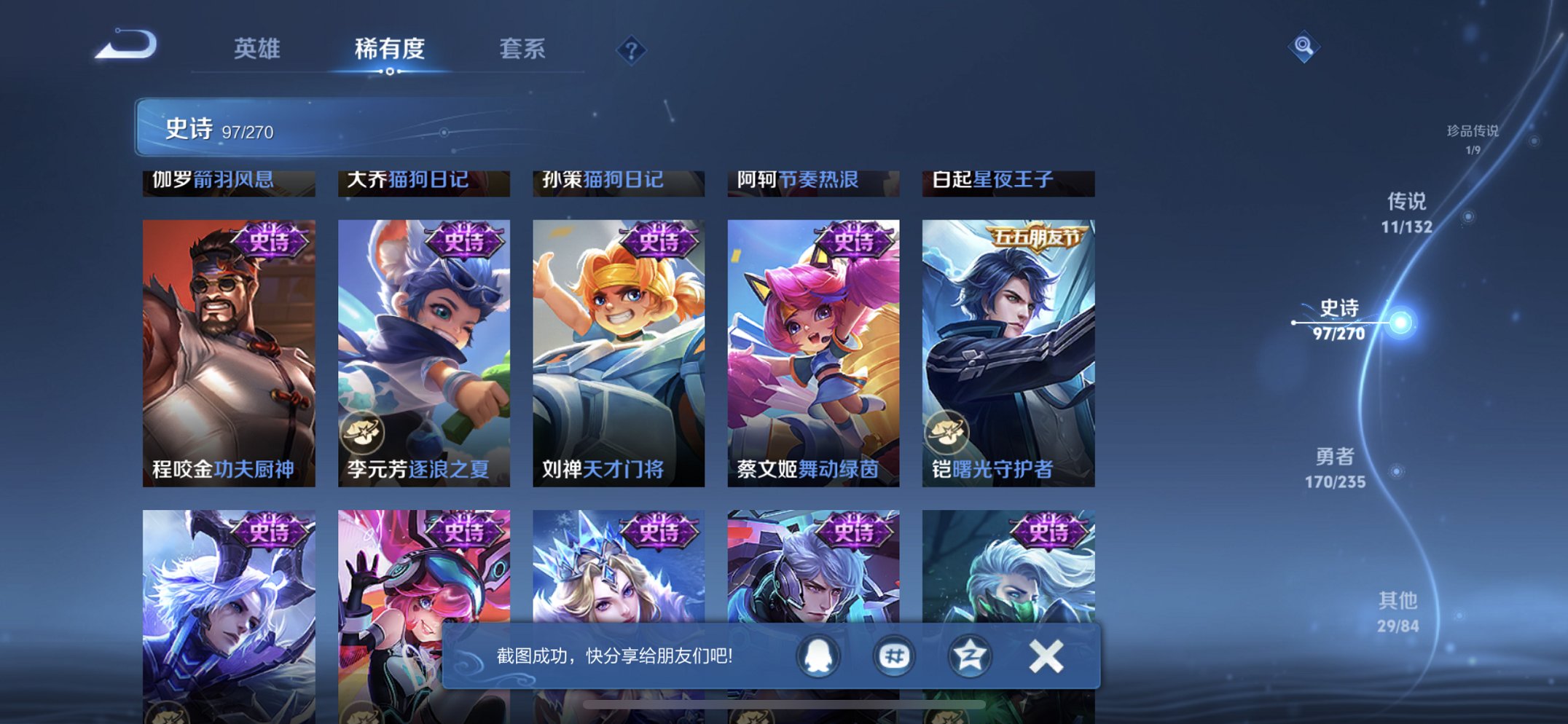
Task: Share the screenshot via the QZone star icon
Action: (x=969, y=655)
